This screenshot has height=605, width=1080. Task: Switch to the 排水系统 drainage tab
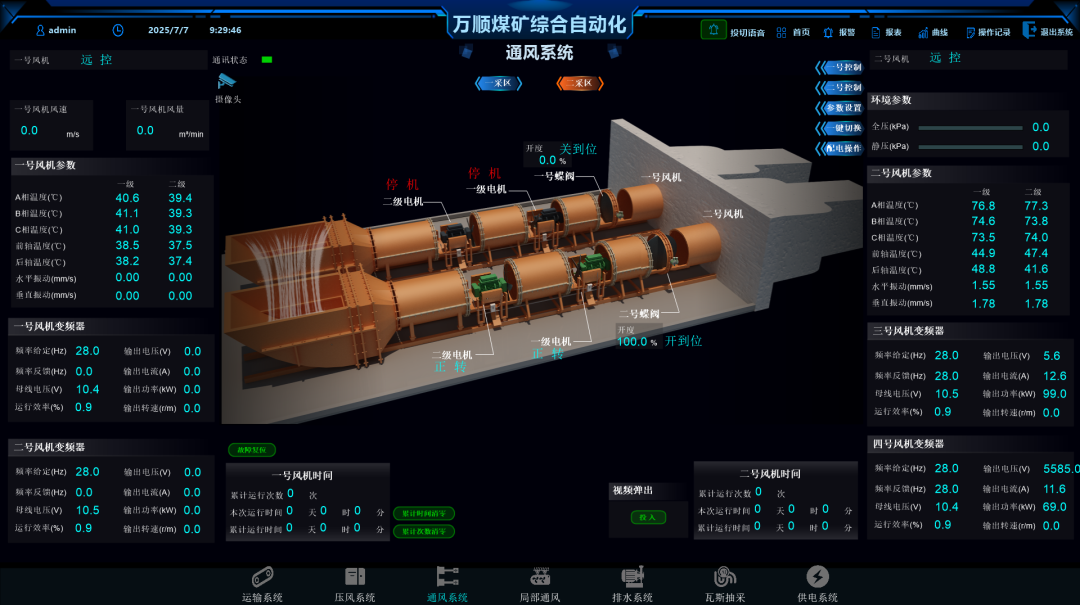[x=632, y=584]
